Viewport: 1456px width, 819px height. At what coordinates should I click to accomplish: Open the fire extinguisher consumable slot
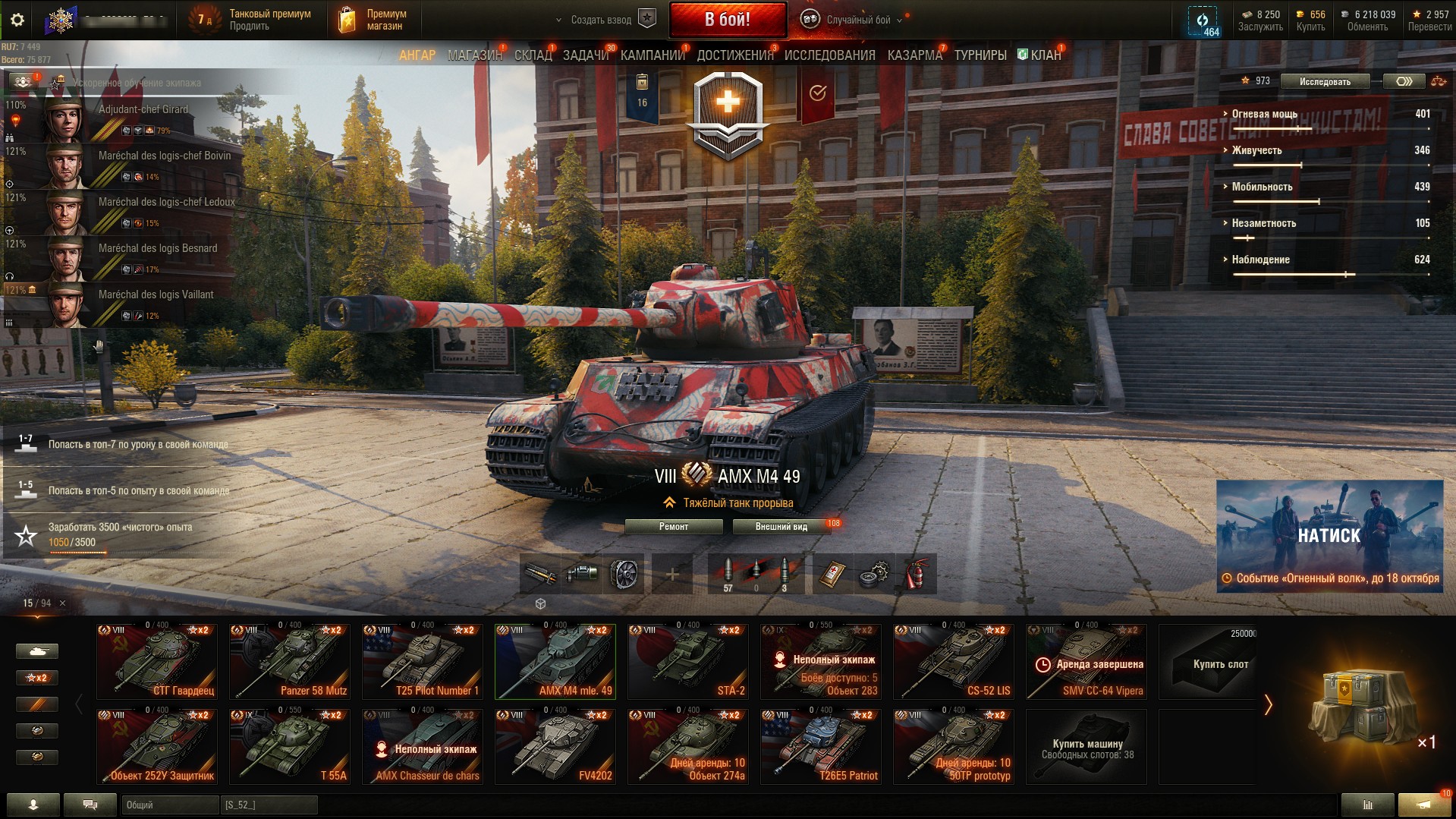point(916,574)
